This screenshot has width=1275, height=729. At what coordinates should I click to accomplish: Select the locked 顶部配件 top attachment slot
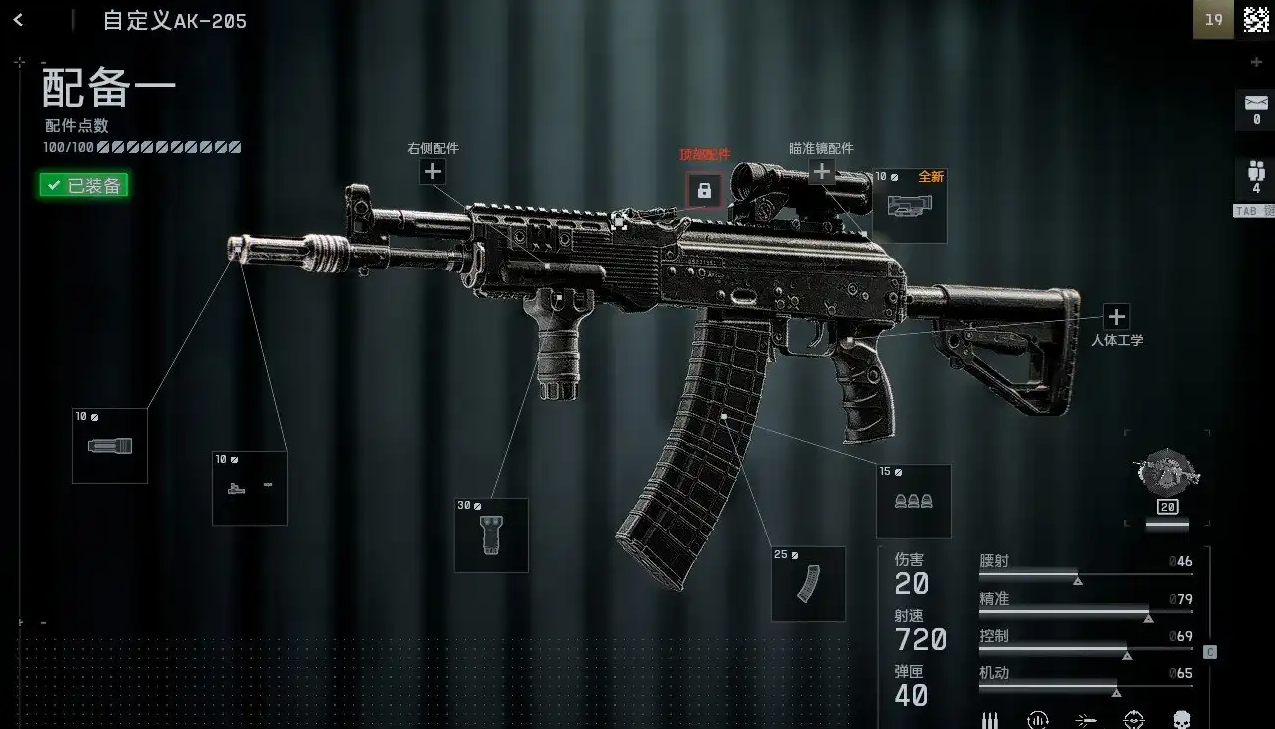[x=704, y=190]
